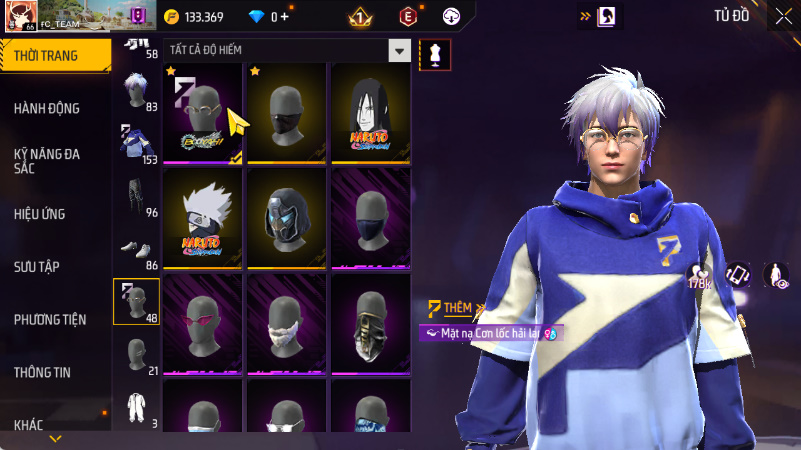Open the TẤT CẢ ĐỘ HIẾM rarity dropdown

coord(287,50)
